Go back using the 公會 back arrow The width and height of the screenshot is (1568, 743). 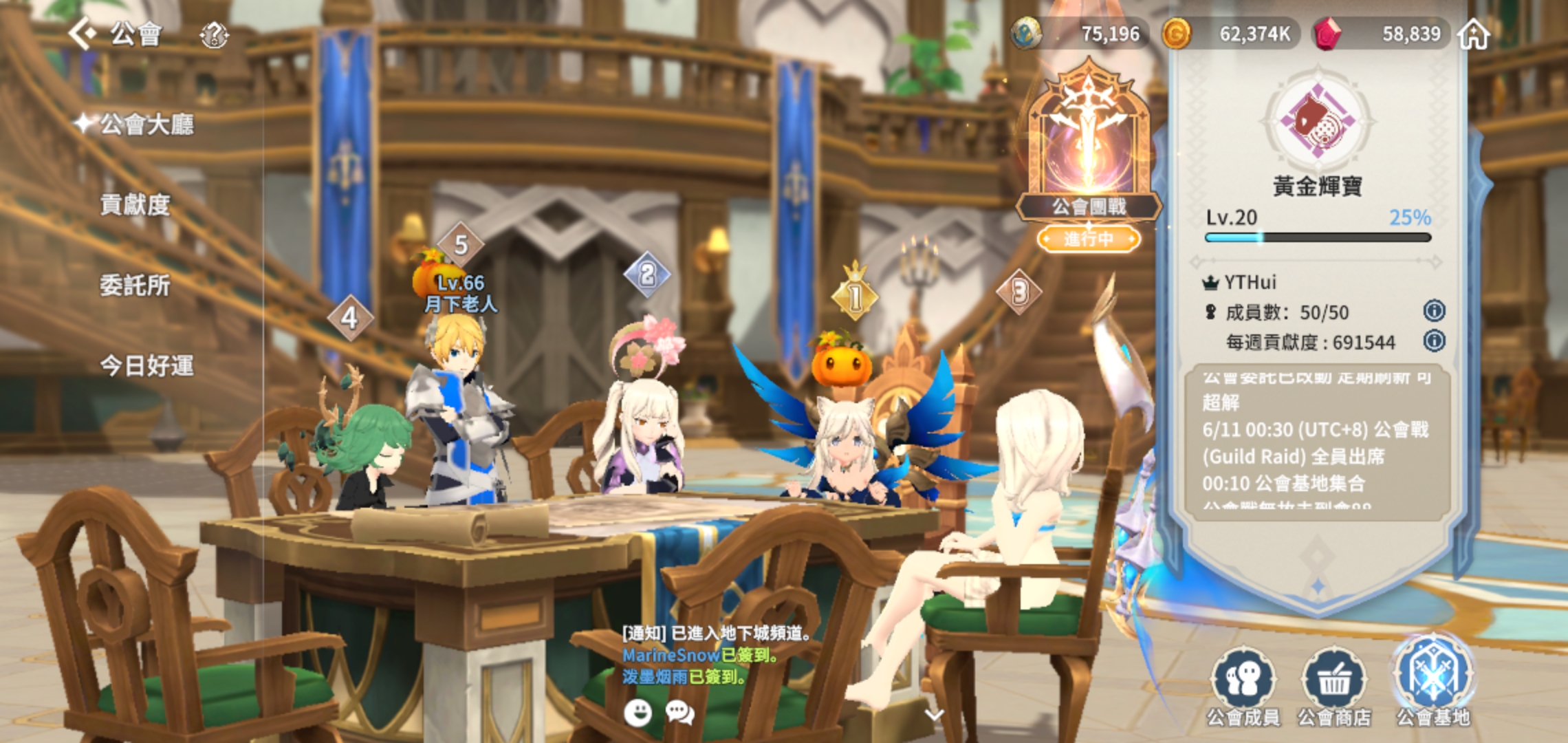84,33
